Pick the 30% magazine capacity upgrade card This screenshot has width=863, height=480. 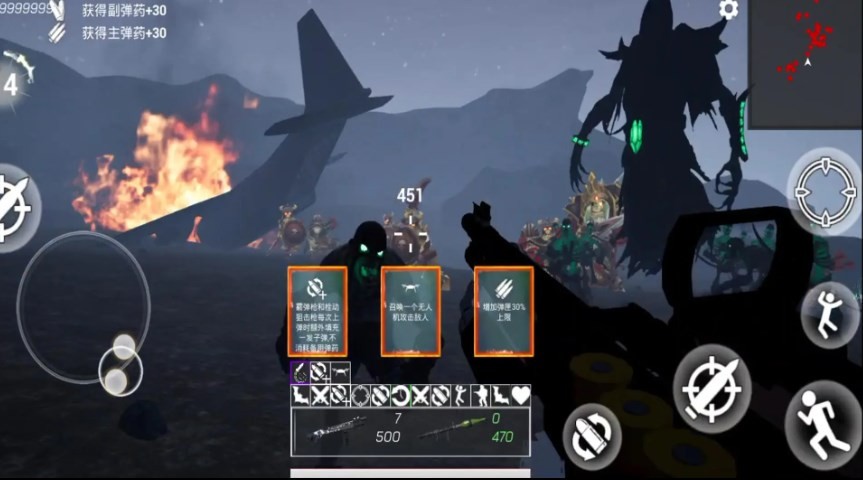(503, 311)
